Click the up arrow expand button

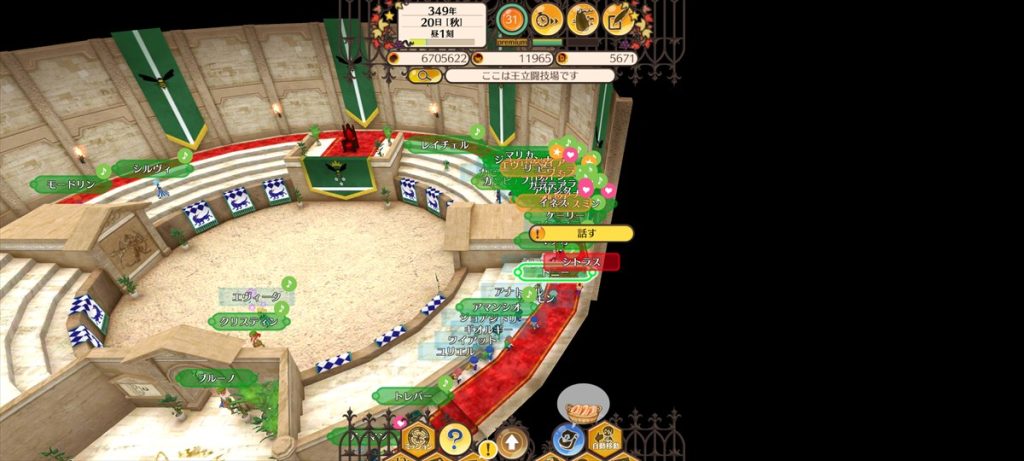[x=511, y=440]
